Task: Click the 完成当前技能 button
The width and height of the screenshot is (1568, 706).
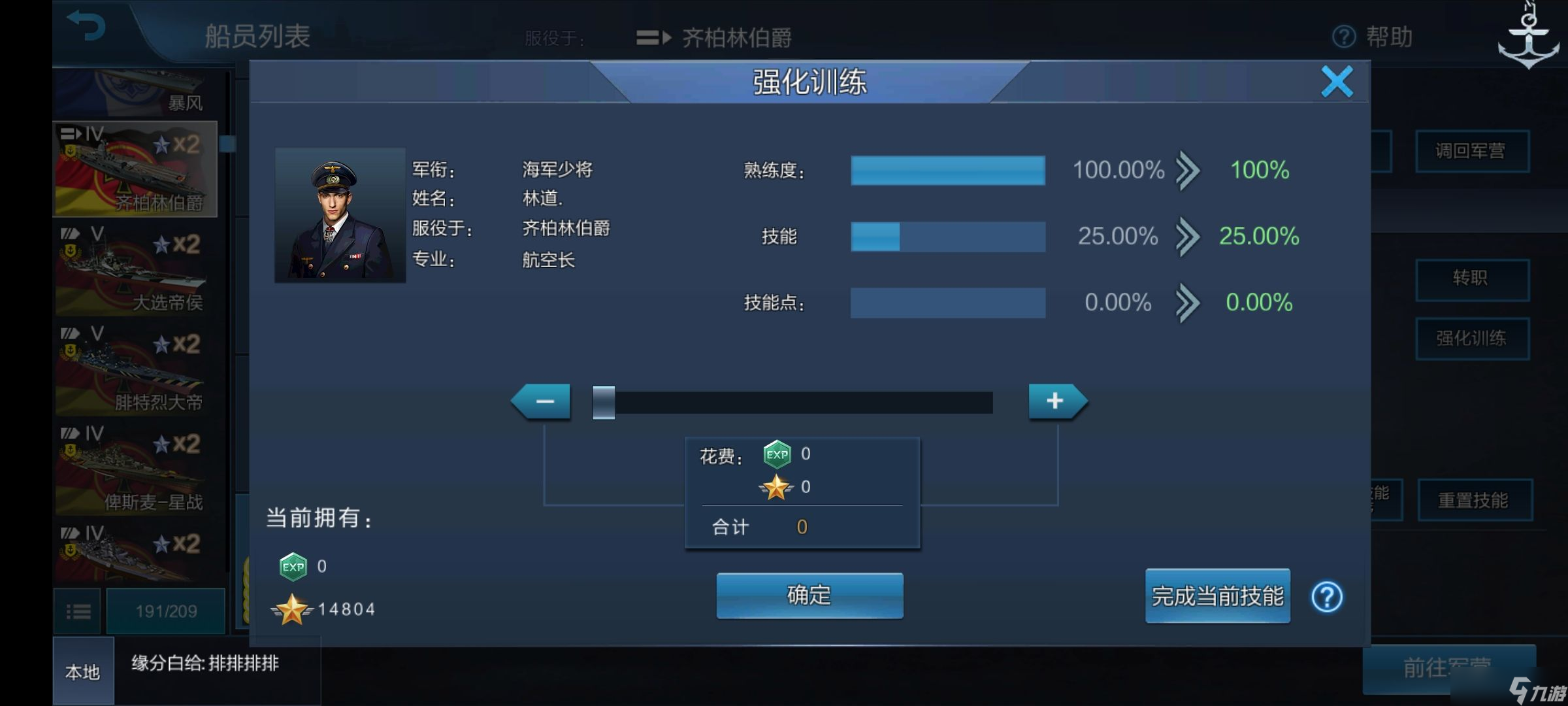Action: [1217, 596]
